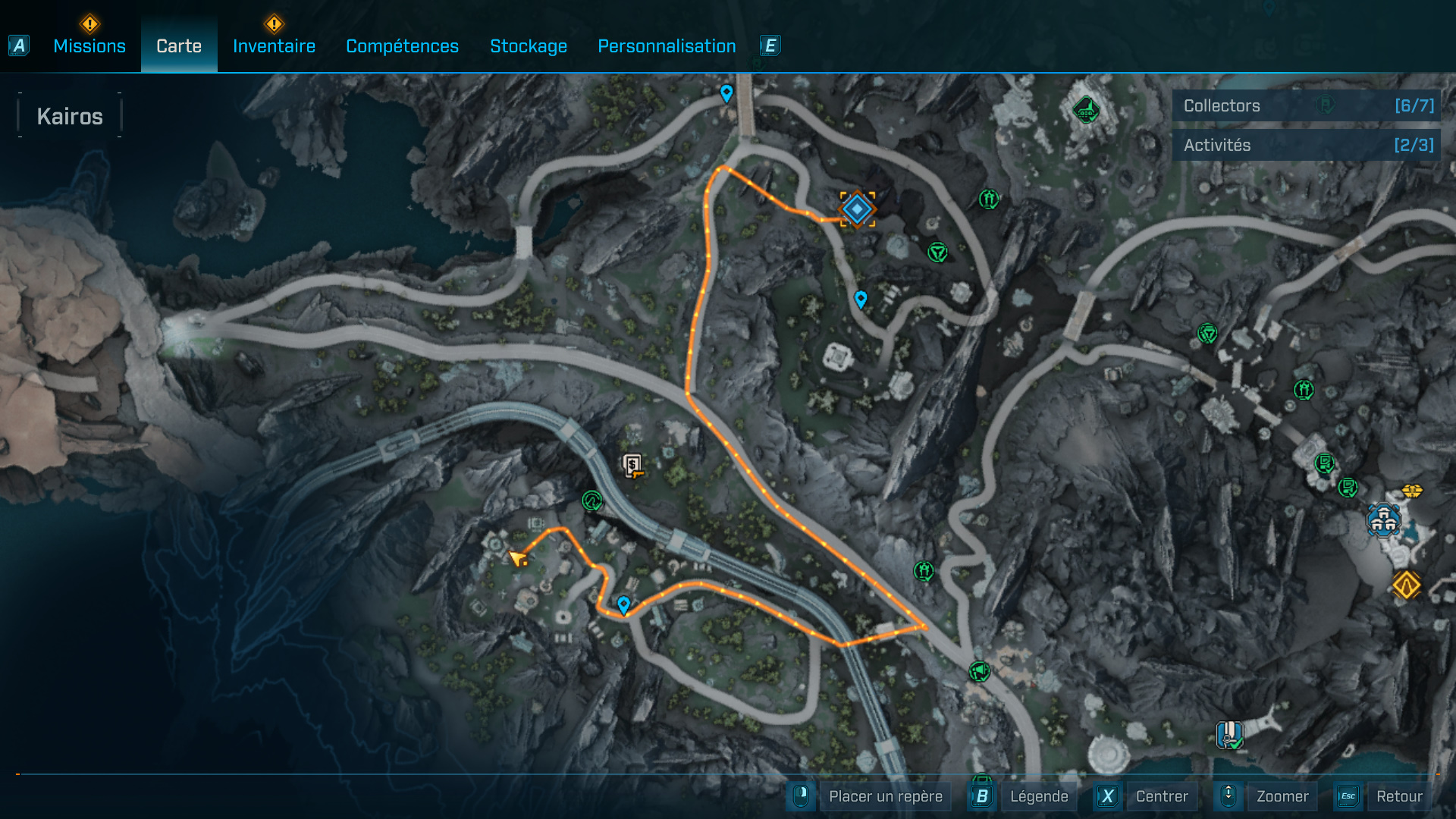Click the Zoomer map control
The image size is (1456, 819).
tap(1282, 796)
